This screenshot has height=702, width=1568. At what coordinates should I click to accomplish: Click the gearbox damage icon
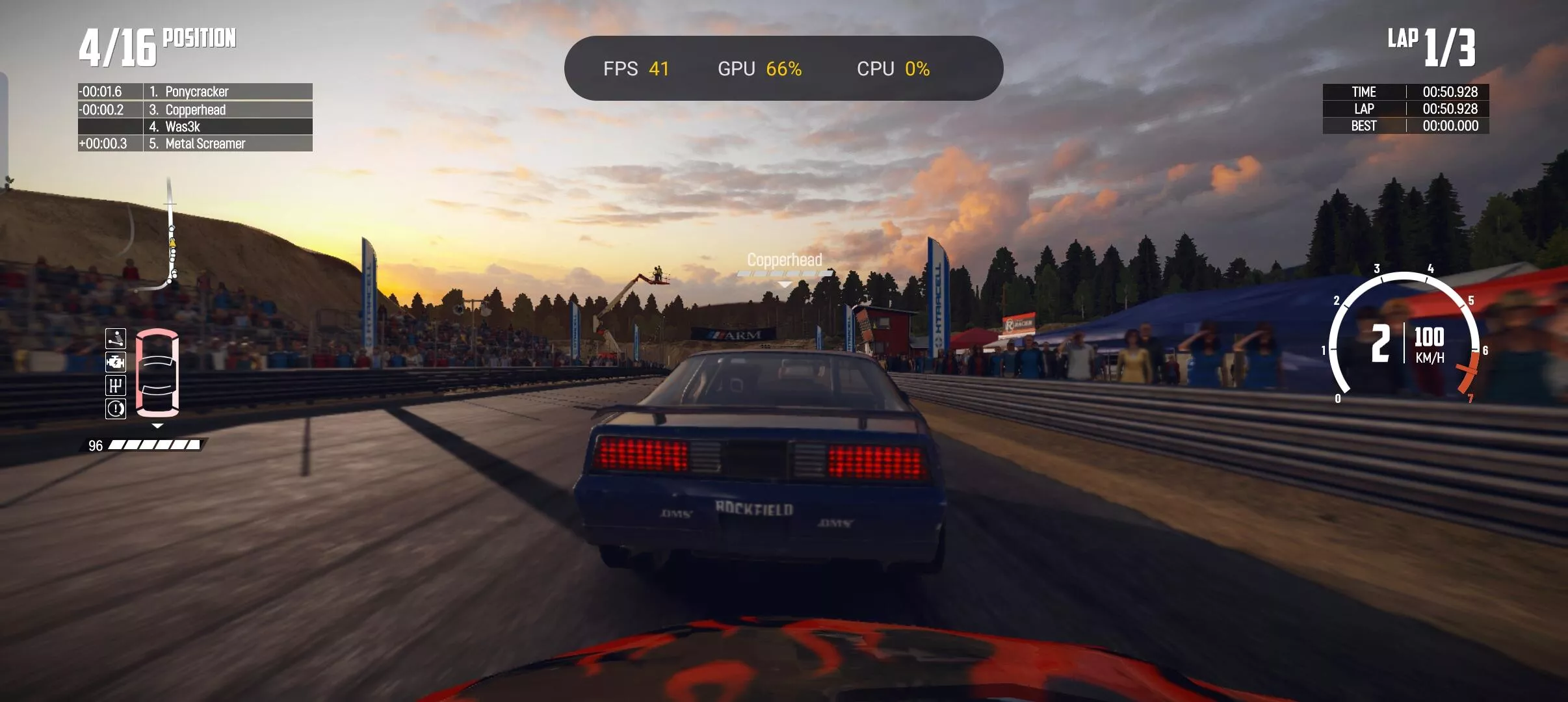[x=116, y=385]
